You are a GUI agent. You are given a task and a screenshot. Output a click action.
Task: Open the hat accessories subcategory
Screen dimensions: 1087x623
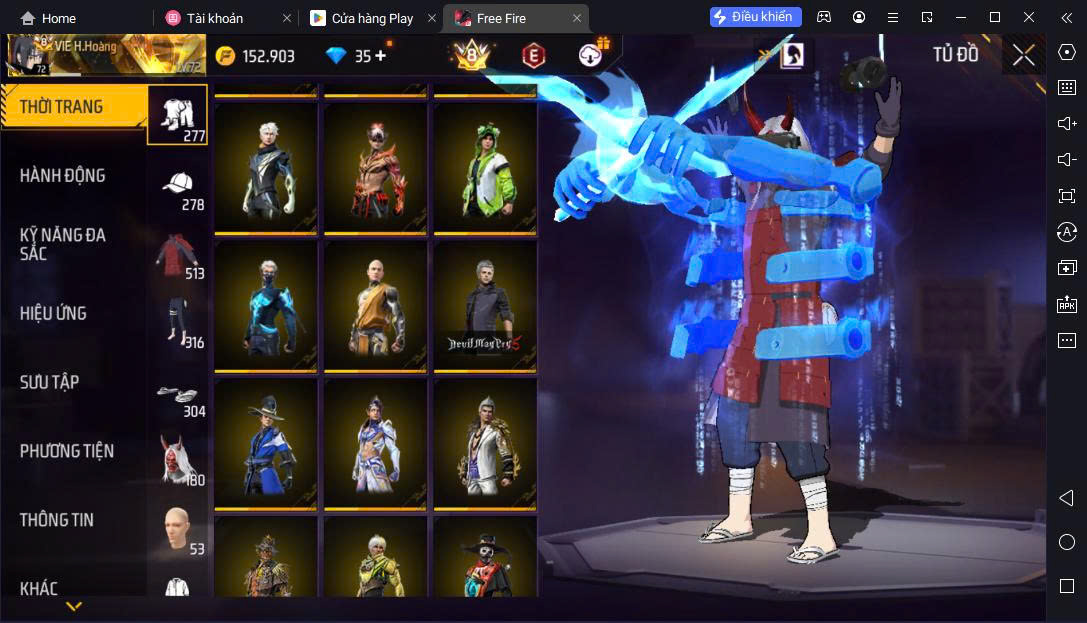click(178, 186)
